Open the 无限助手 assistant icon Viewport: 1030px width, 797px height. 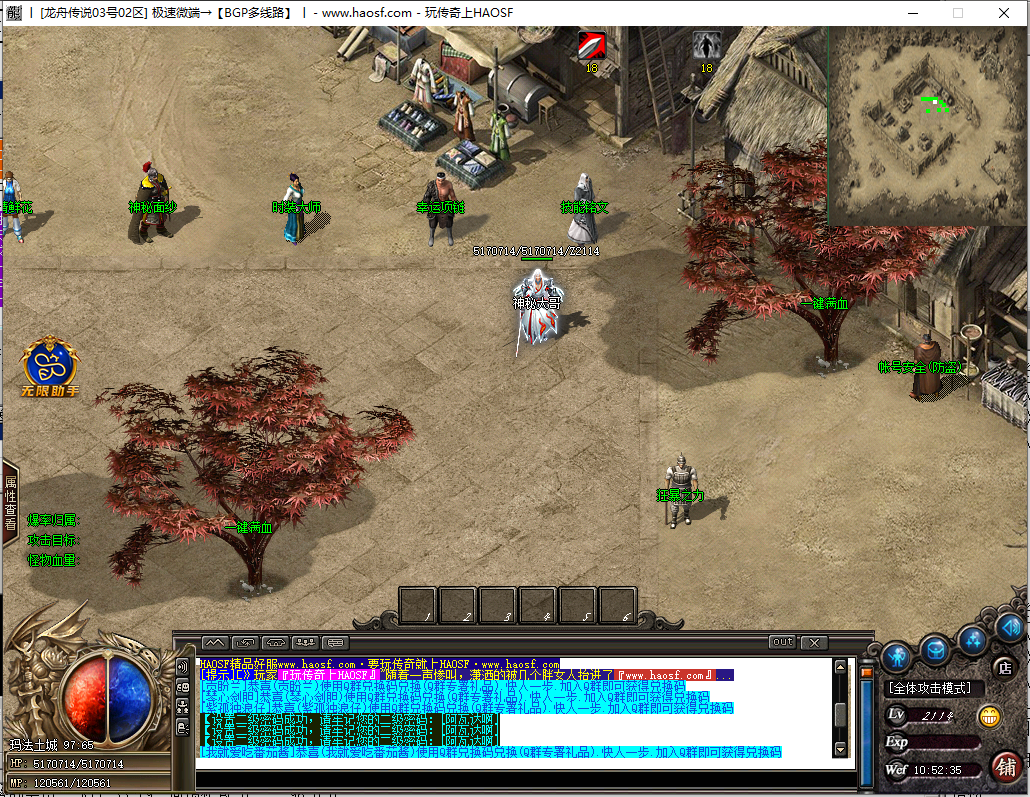[x=50, y=366]
